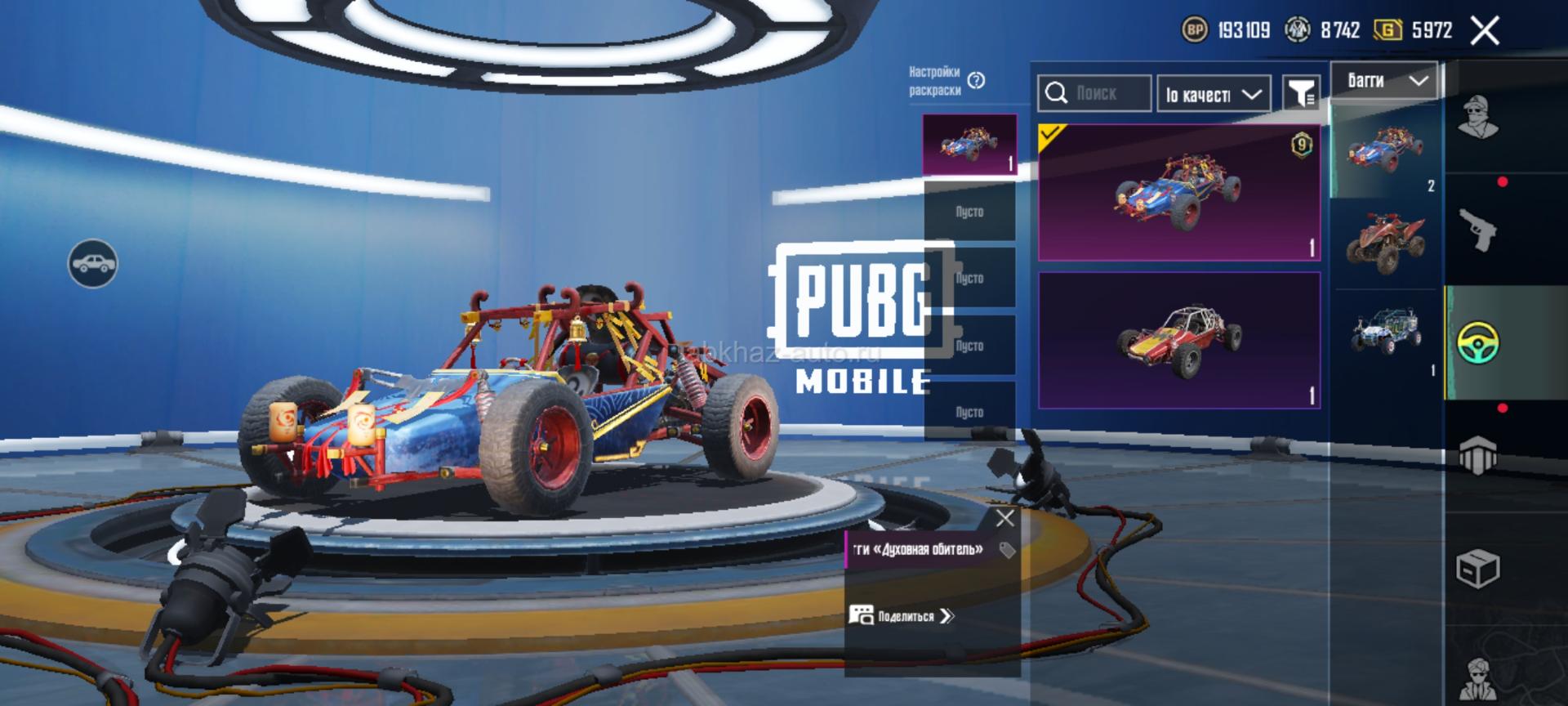
Task: Close the inventory screen with the X
Action: [1484, 31]
